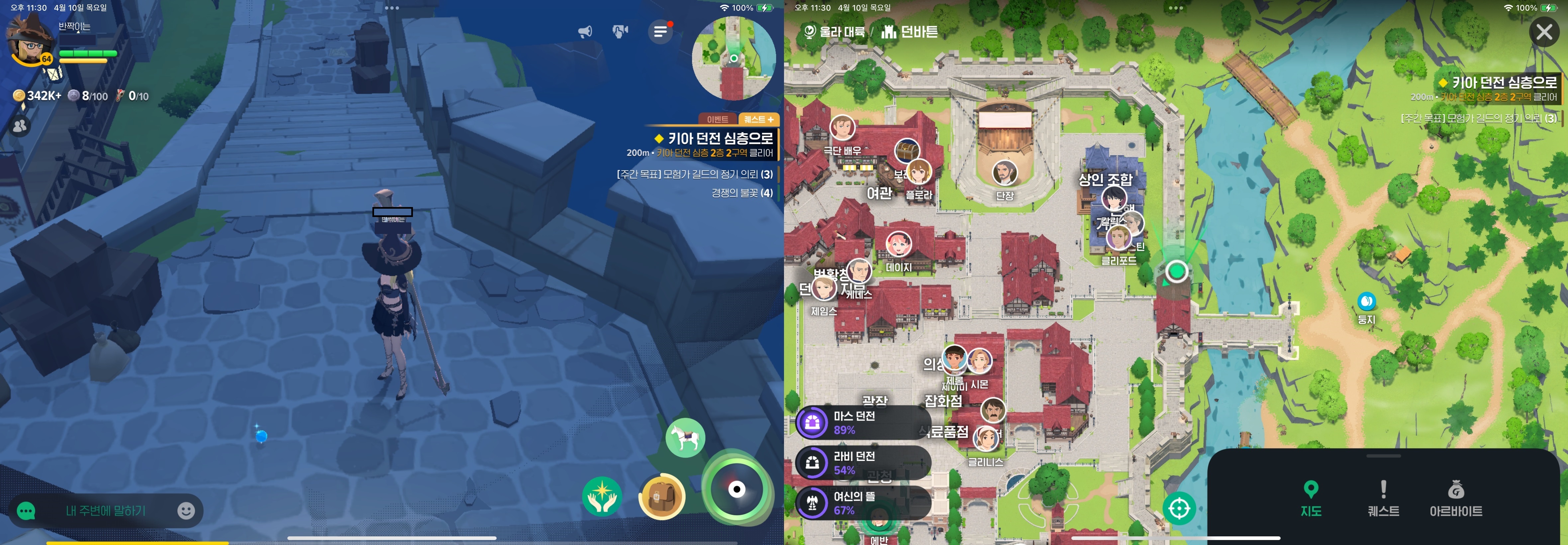Select the 데이지 NPC marker
1568x545 pixels.
point(898,245)
